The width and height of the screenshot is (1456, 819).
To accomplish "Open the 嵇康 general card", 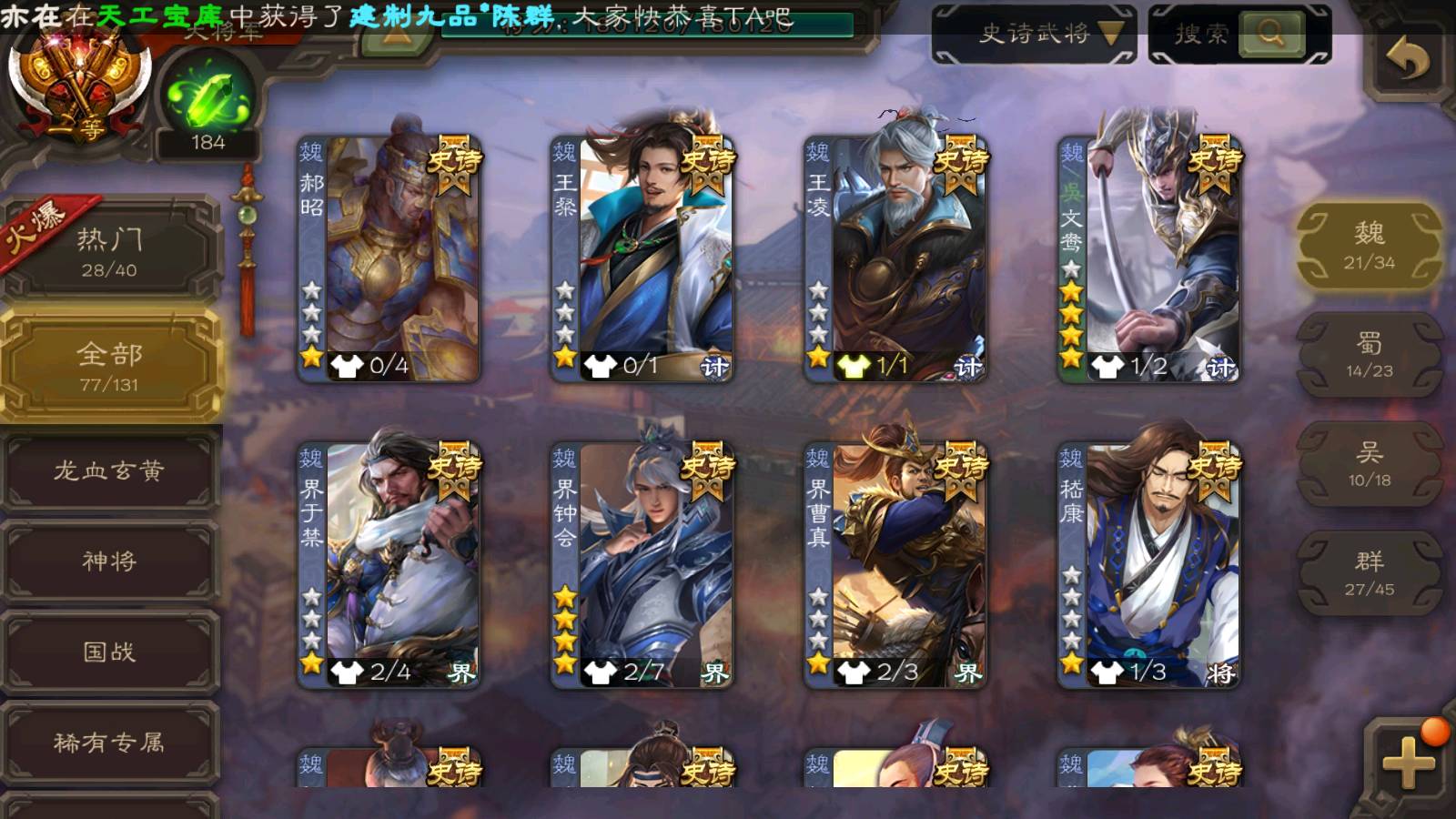I will [1149, 564].
